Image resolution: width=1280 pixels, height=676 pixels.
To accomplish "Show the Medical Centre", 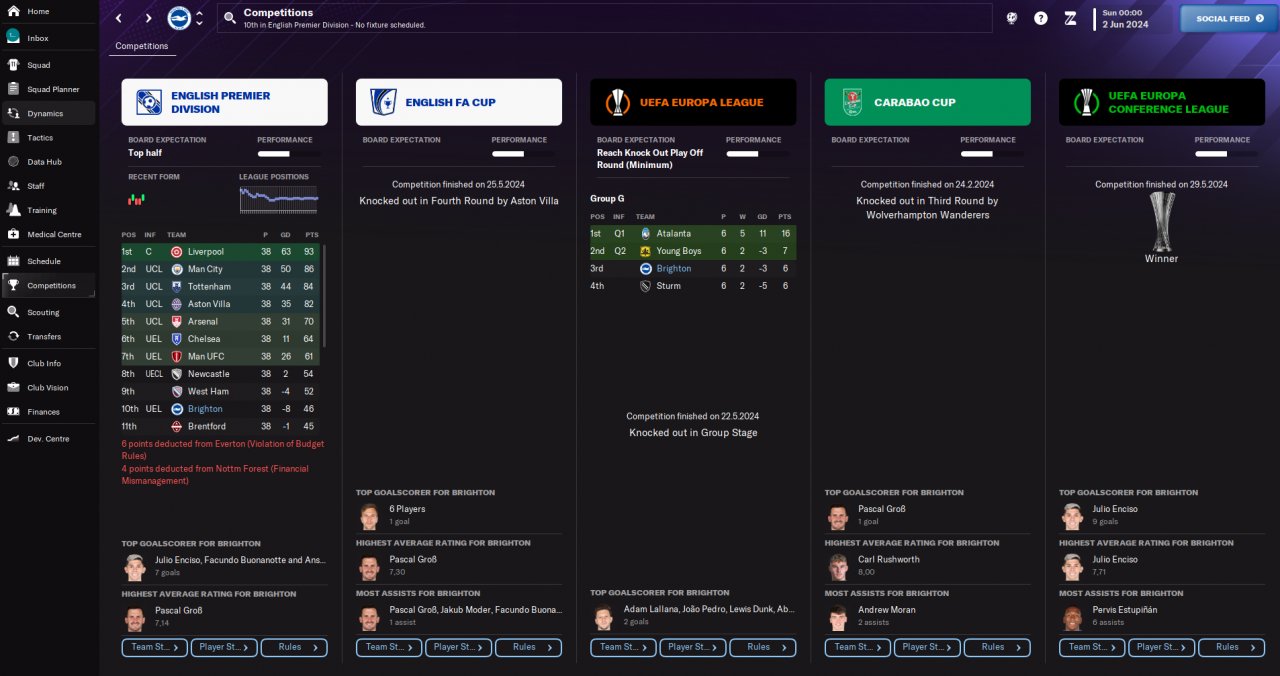I will [54, 235].
